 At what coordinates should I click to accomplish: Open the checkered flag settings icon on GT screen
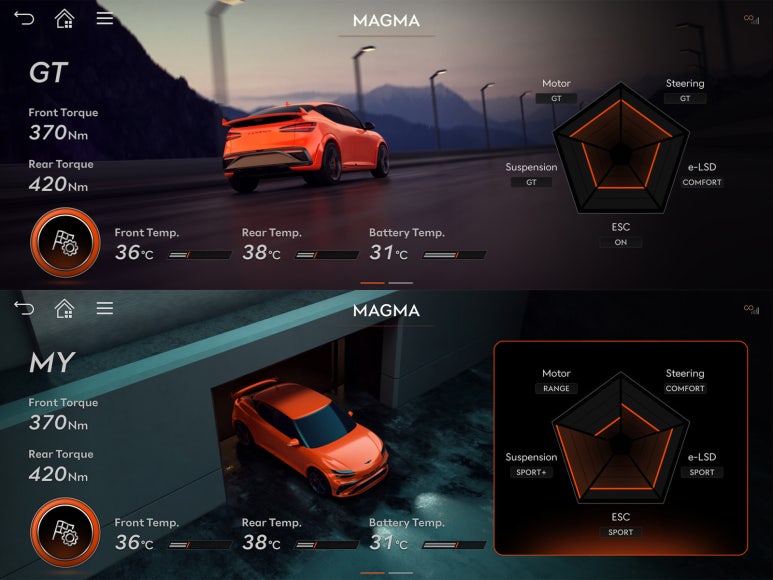pos(65,242)
